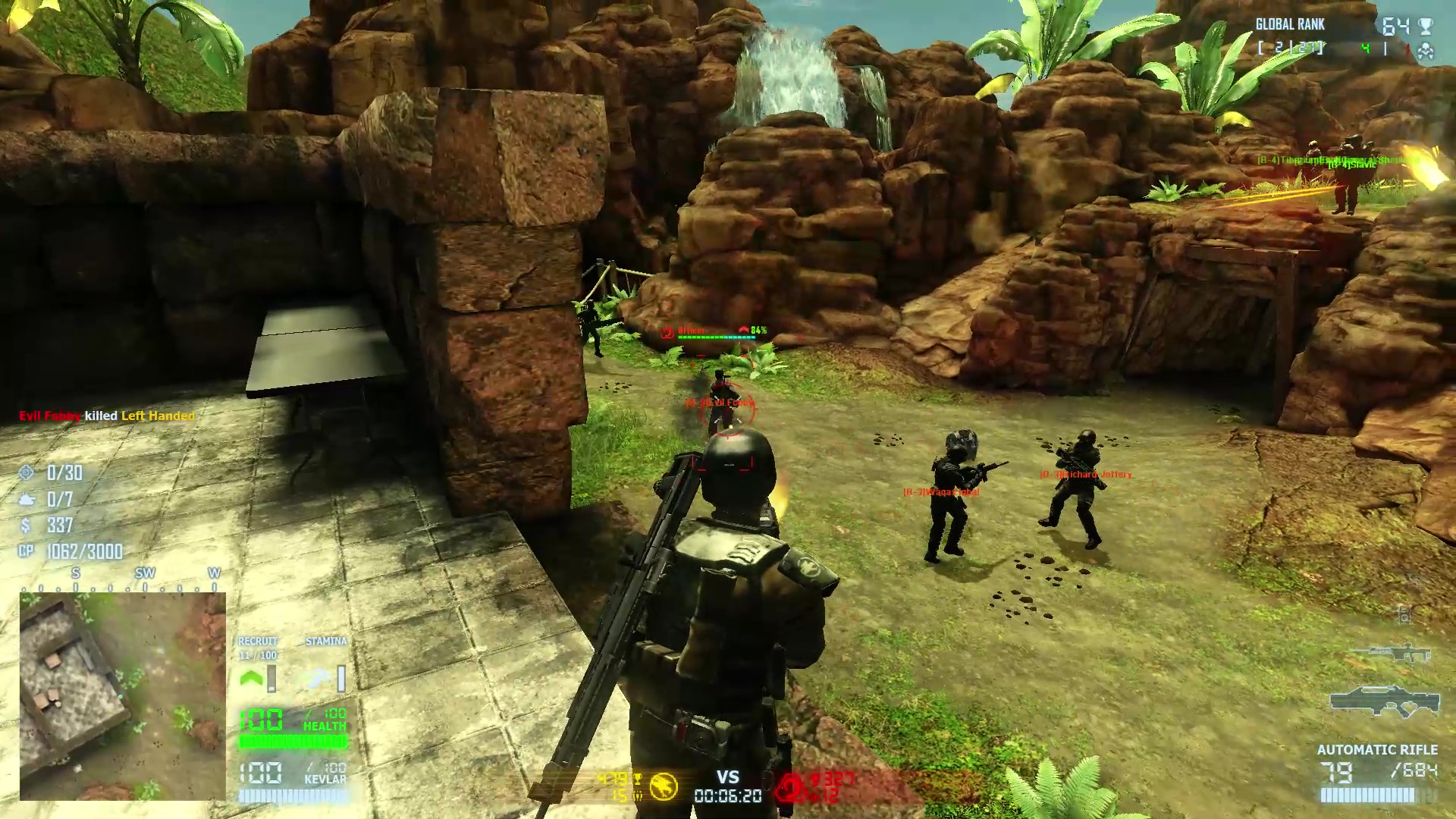Click the crosshair icon beside 0/30
Viewport: 1456px width, 819px height.
point(27,472)
